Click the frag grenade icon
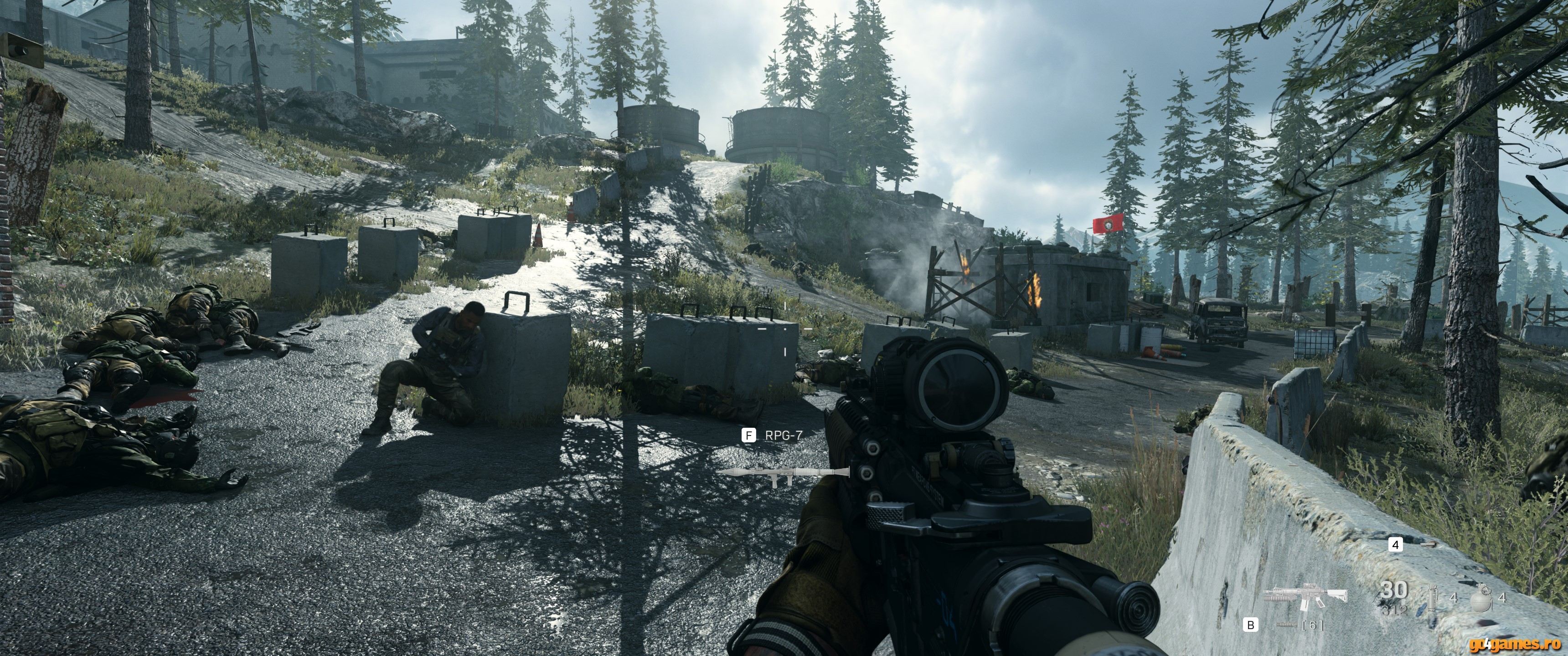This screenshot has height=656, width=1568. click(x=1481, y=600)
